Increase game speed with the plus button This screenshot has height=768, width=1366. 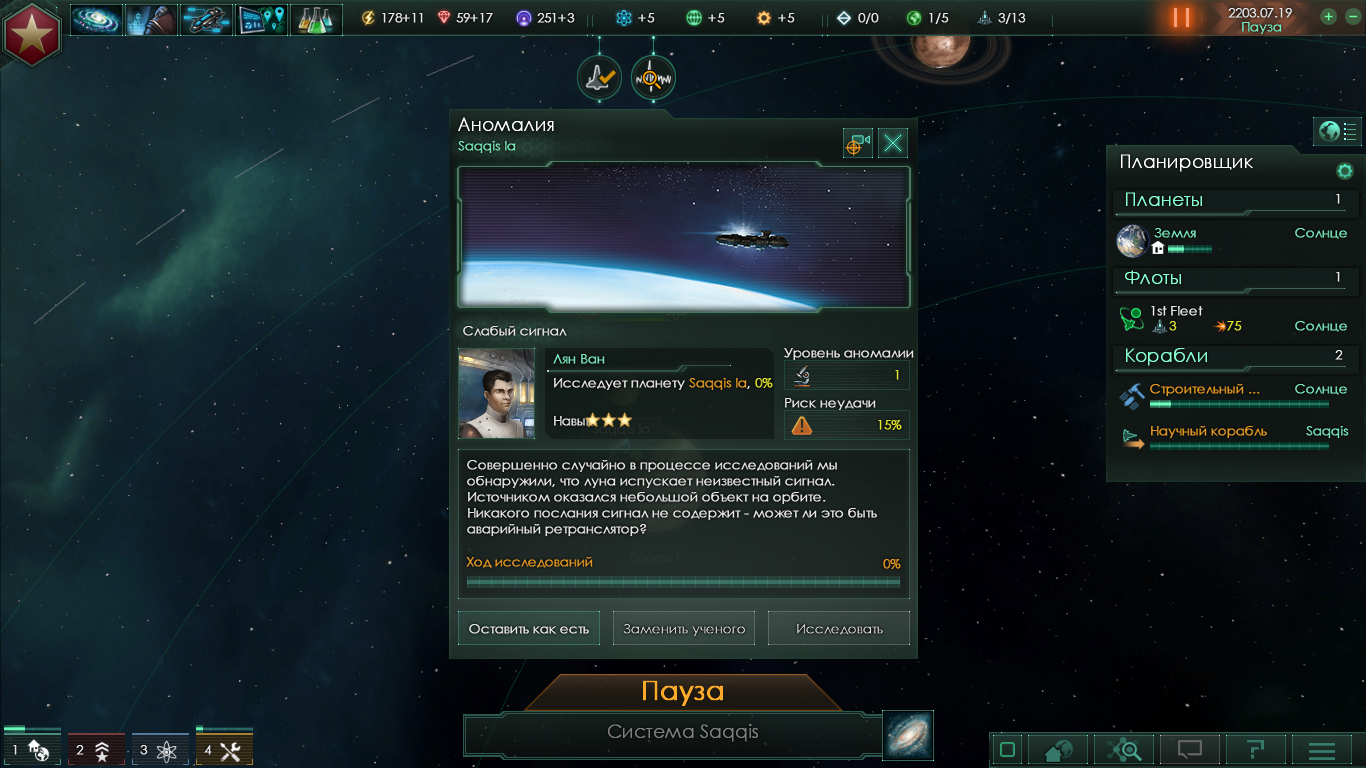1328,17
